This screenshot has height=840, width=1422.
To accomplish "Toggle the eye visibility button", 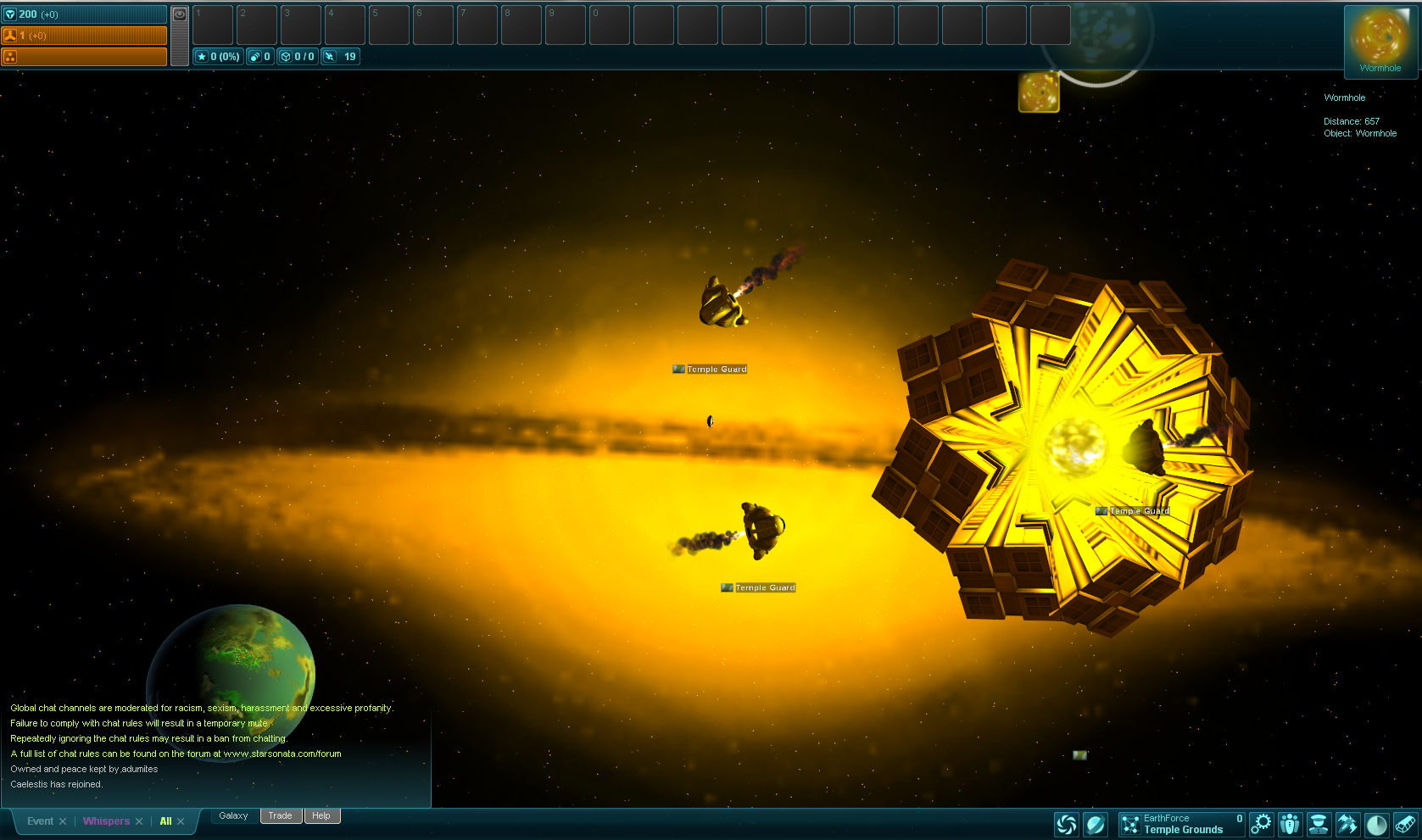I will pyautogui.click(x=180, y=14).
